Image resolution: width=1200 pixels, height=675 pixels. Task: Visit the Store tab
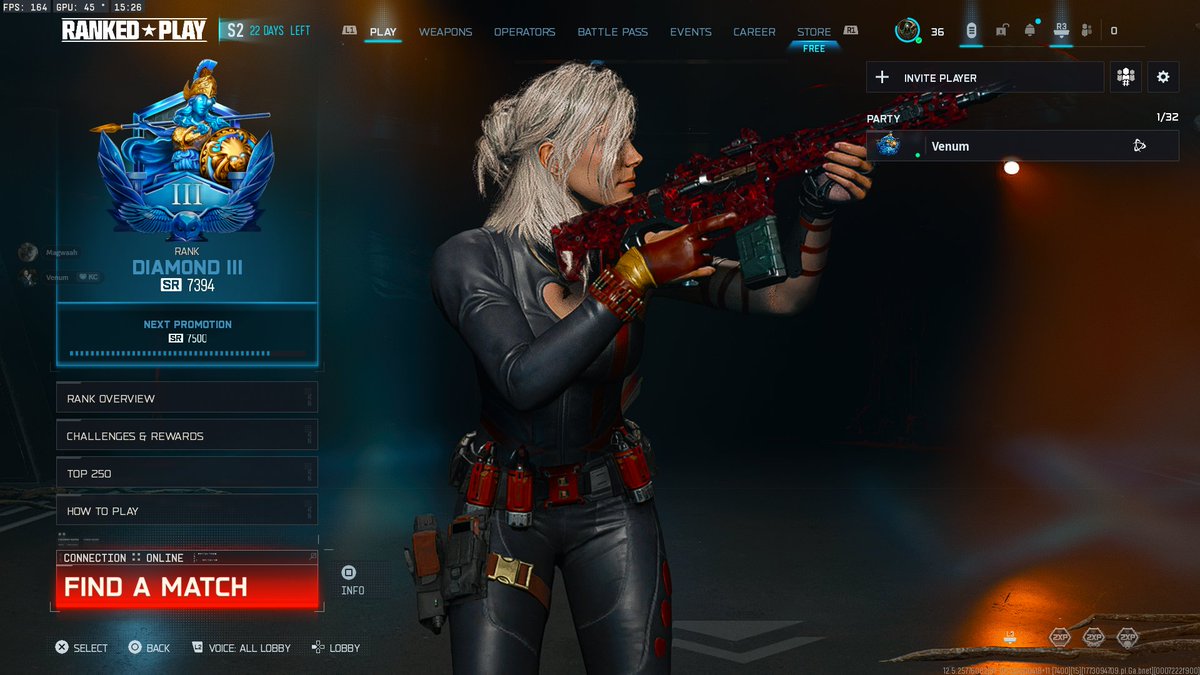814,32
